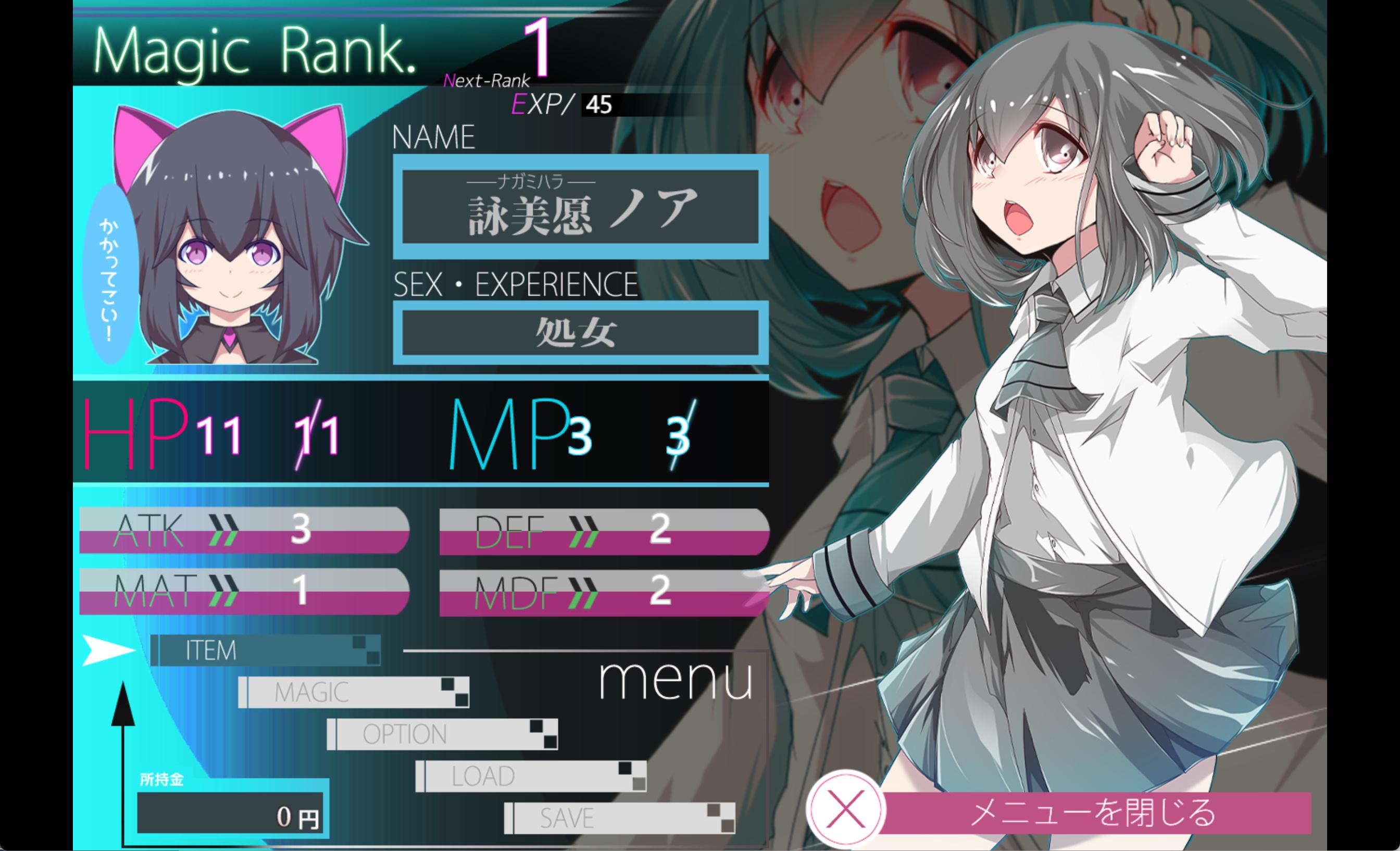The height and width of the screenshot is (851, 1400).
Task: Select the MAGIC menu option
Action: [x=354, y=692]
